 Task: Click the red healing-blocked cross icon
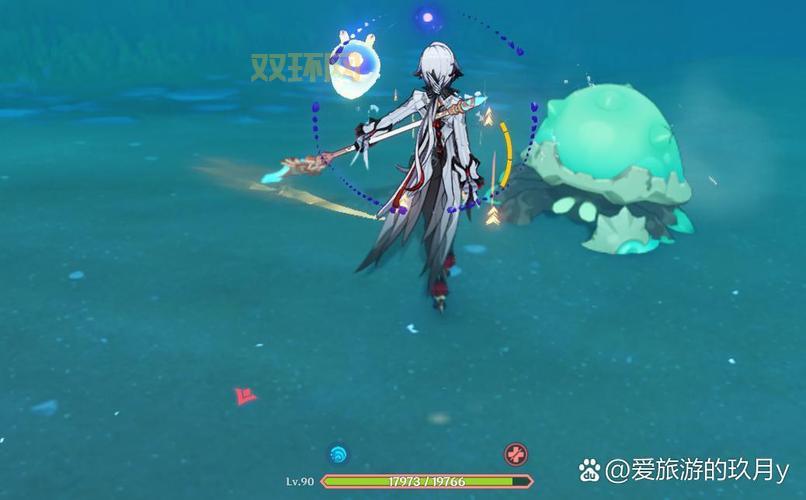pos(515,454)
